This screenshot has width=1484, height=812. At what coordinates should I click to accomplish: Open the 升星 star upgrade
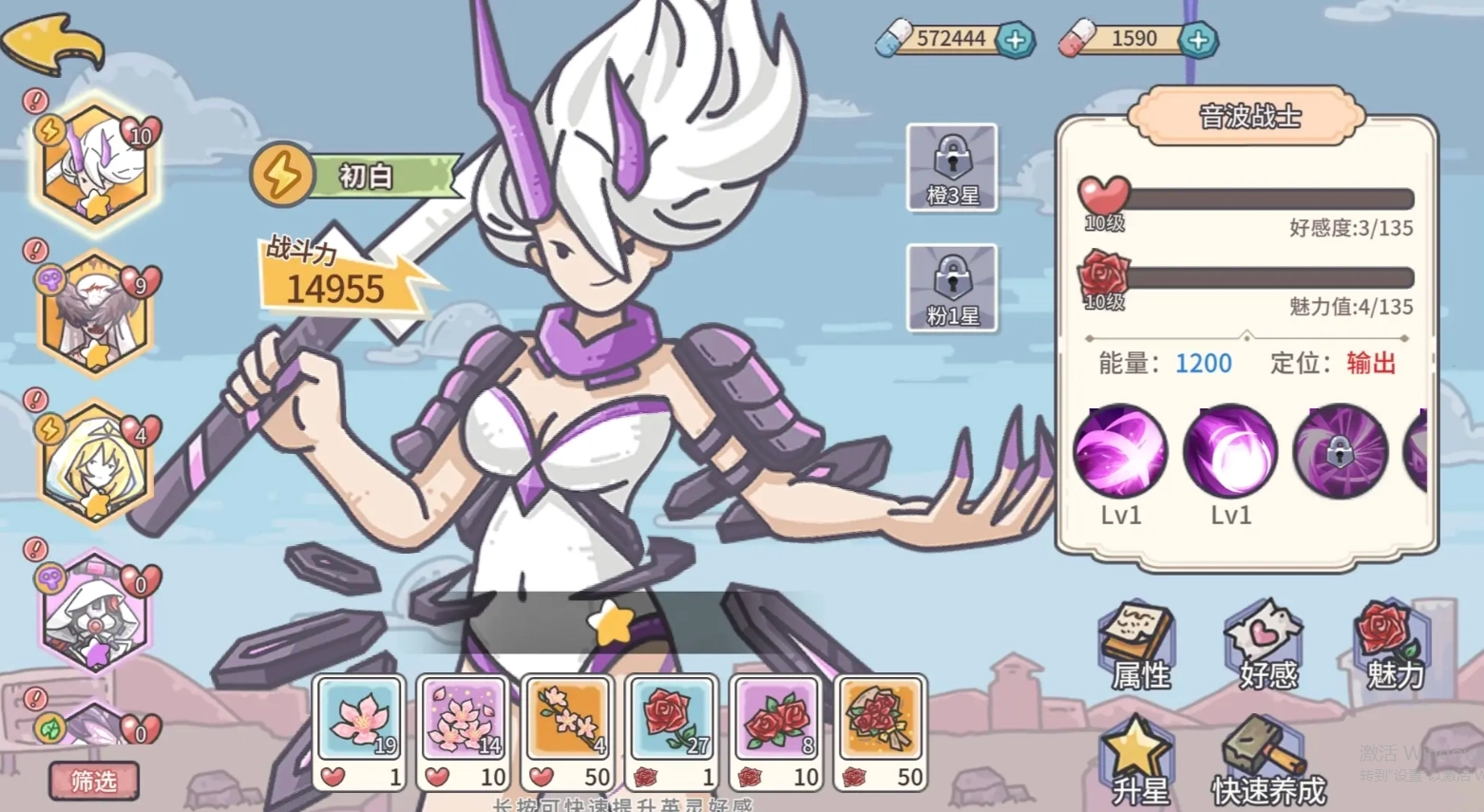point(1140,763)
